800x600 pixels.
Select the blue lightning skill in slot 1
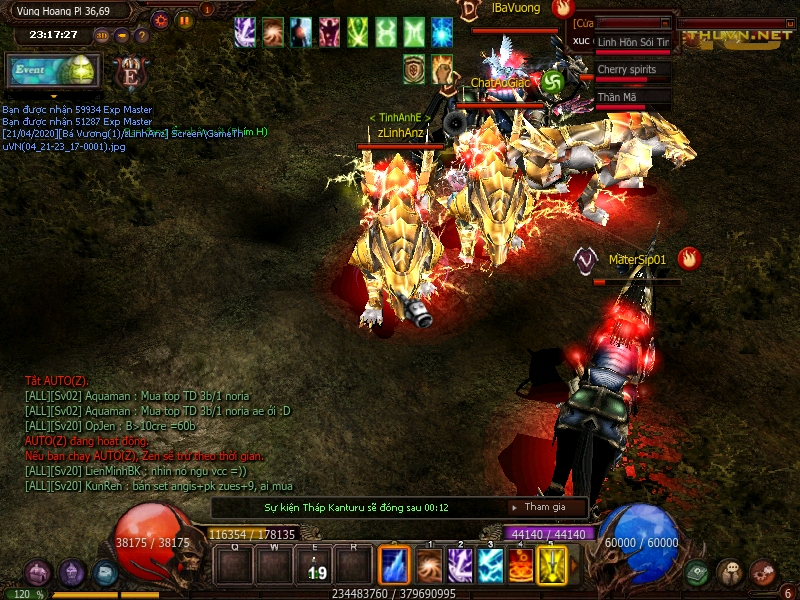[394, 566]
